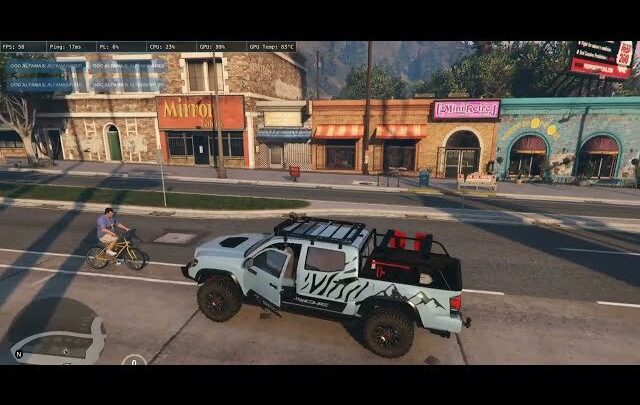Click the minimap in the bottom-left corner

[x=58, y=343]
